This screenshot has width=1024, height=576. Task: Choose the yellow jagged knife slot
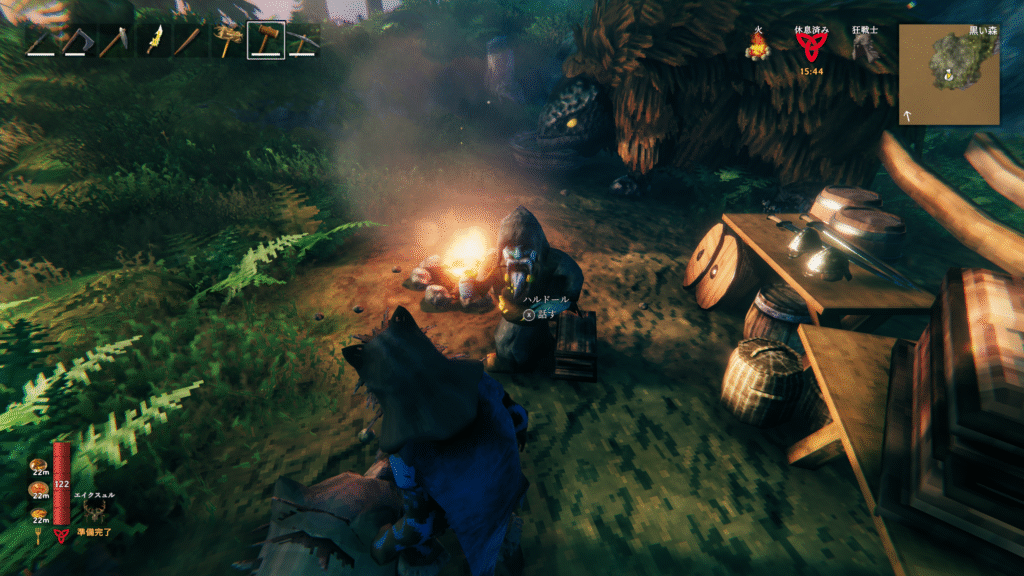[155, 40]
